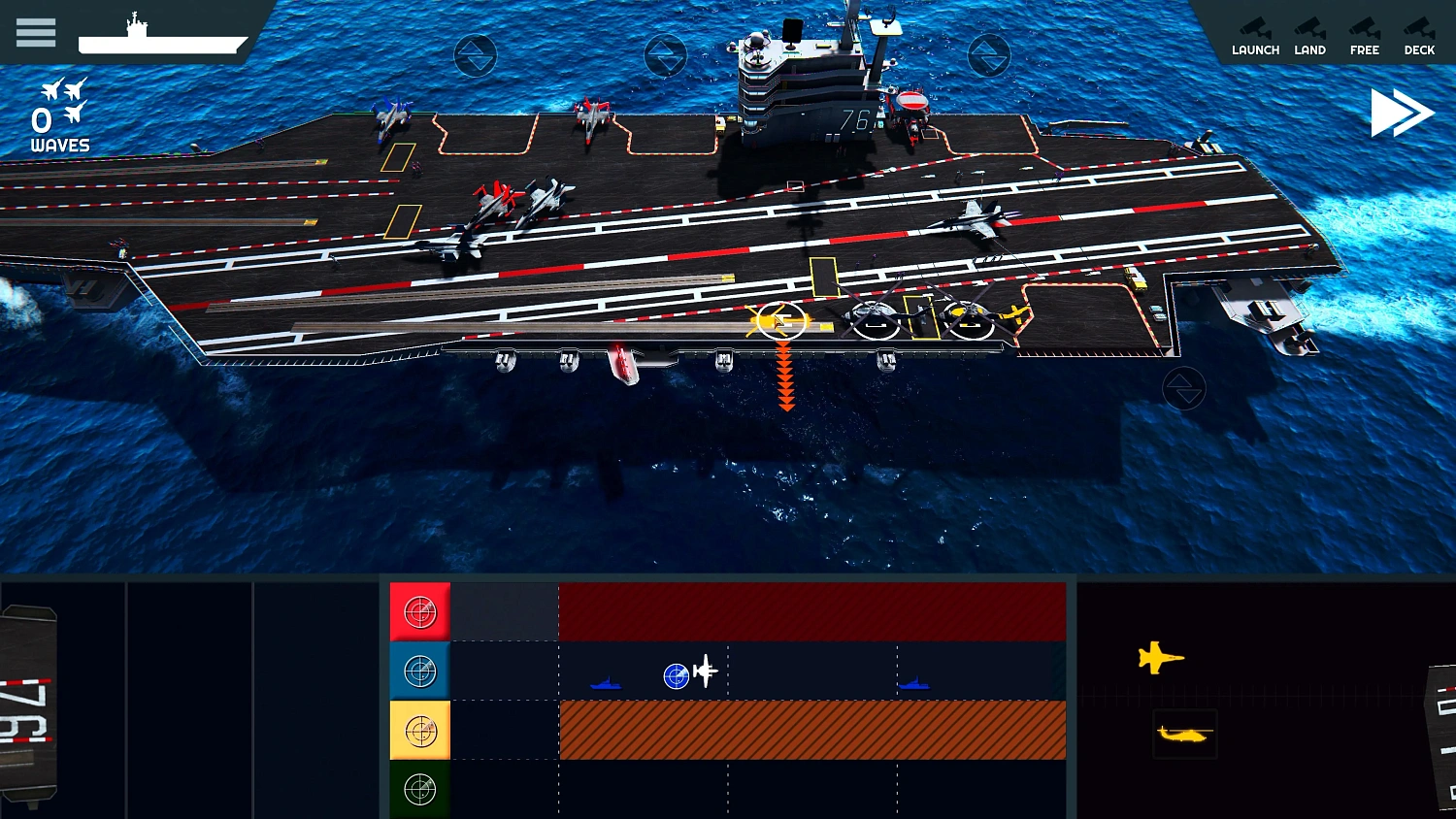The image size is (1456, 819).
Task: Select the blue mission radar icon
Action: (x=419, y=671)
